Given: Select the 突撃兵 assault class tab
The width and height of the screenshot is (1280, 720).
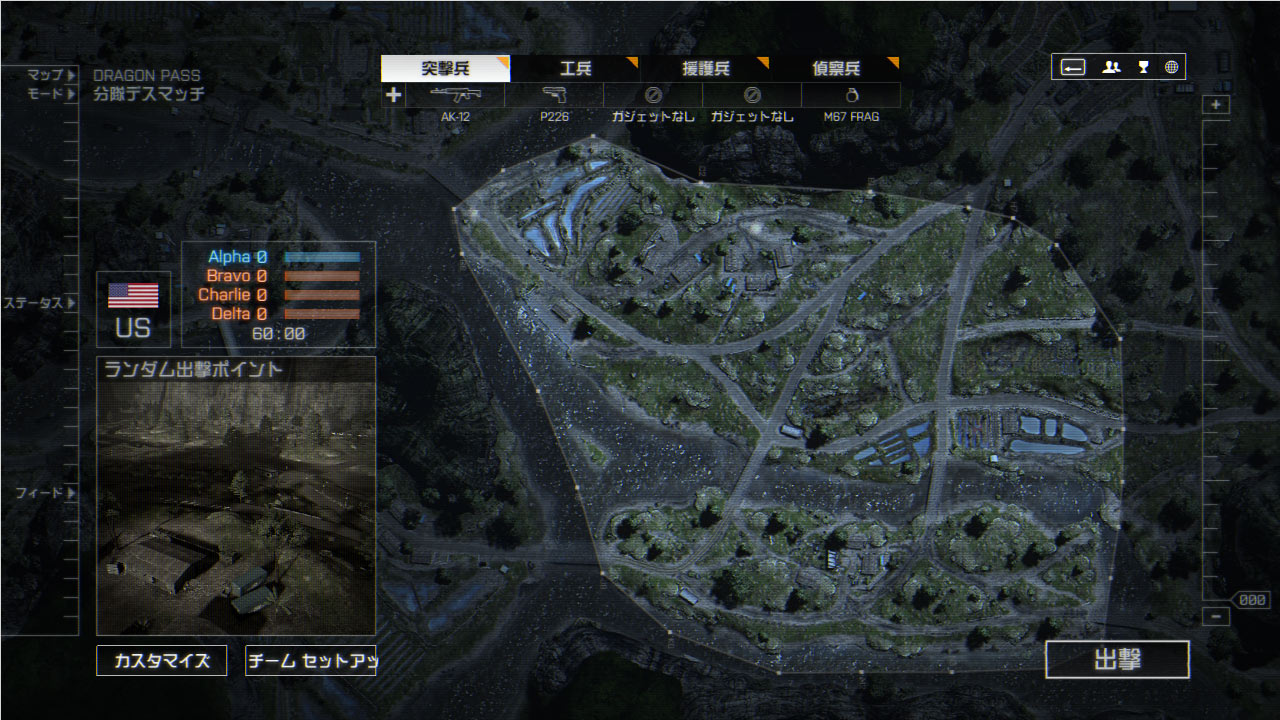Looking at the screenshot, I should pos(445,69).
